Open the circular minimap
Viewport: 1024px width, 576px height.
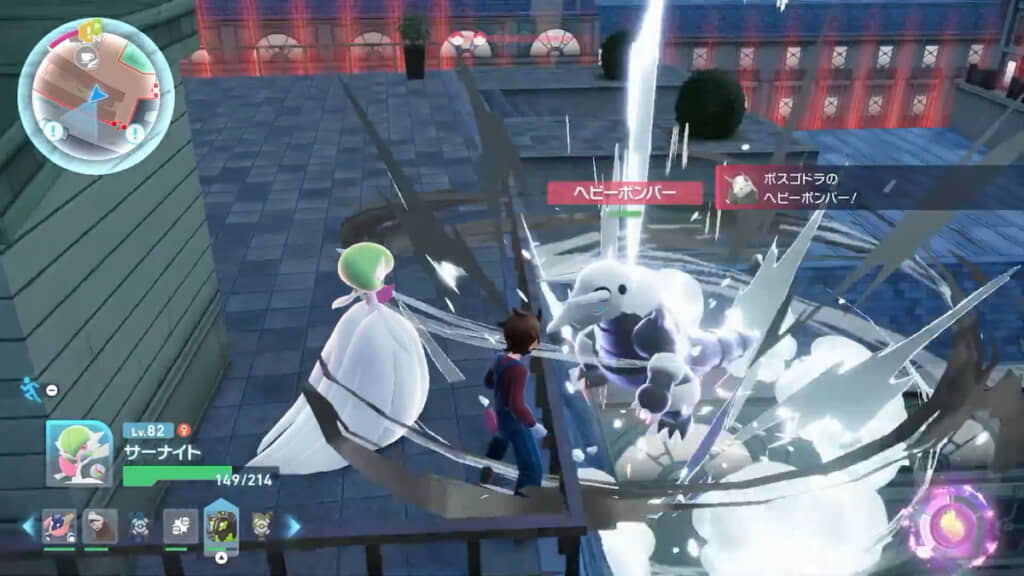[96, 96]
